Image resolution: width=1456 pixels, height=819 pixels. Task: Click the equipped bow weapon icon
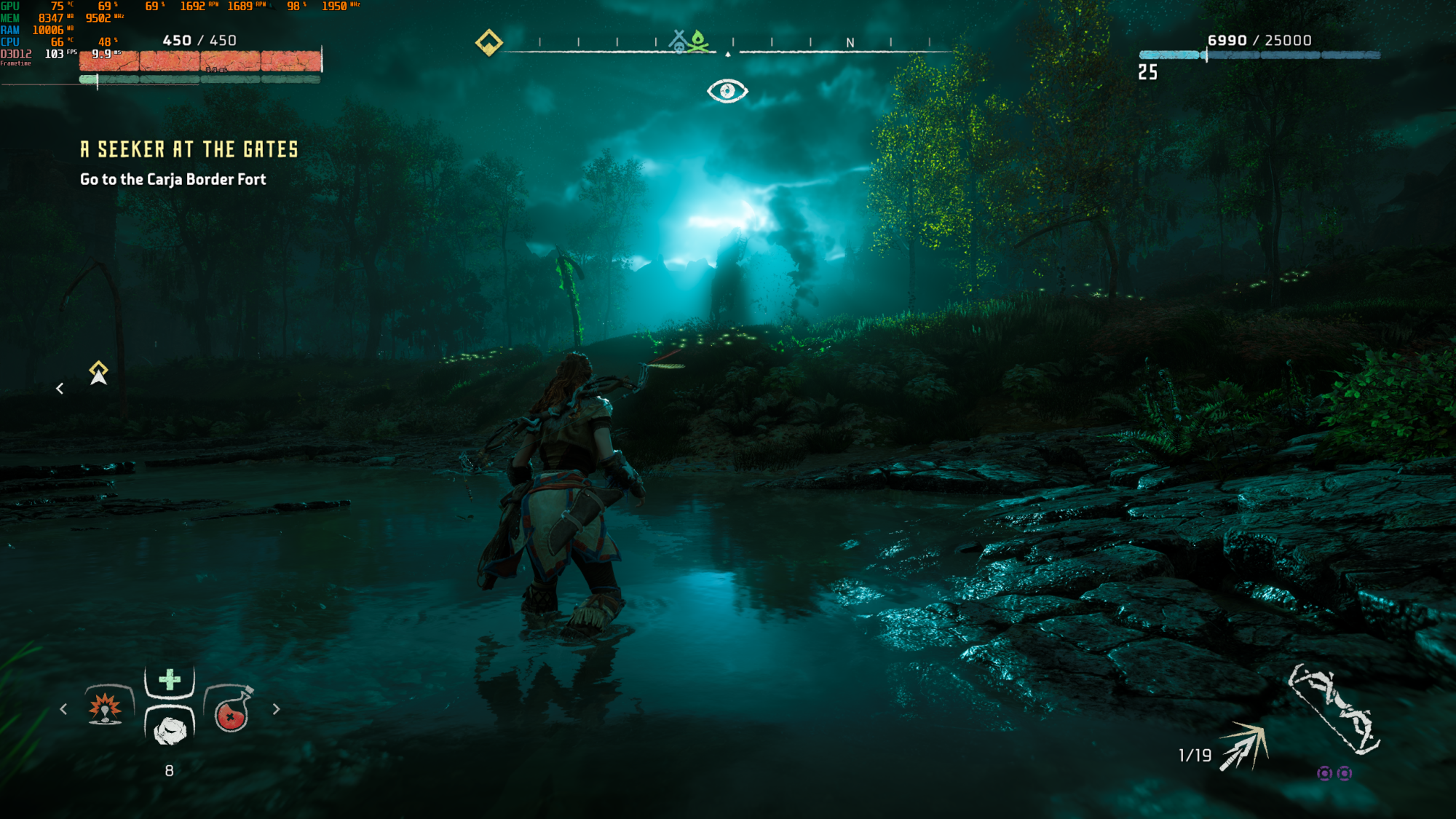coord(1333,708)
